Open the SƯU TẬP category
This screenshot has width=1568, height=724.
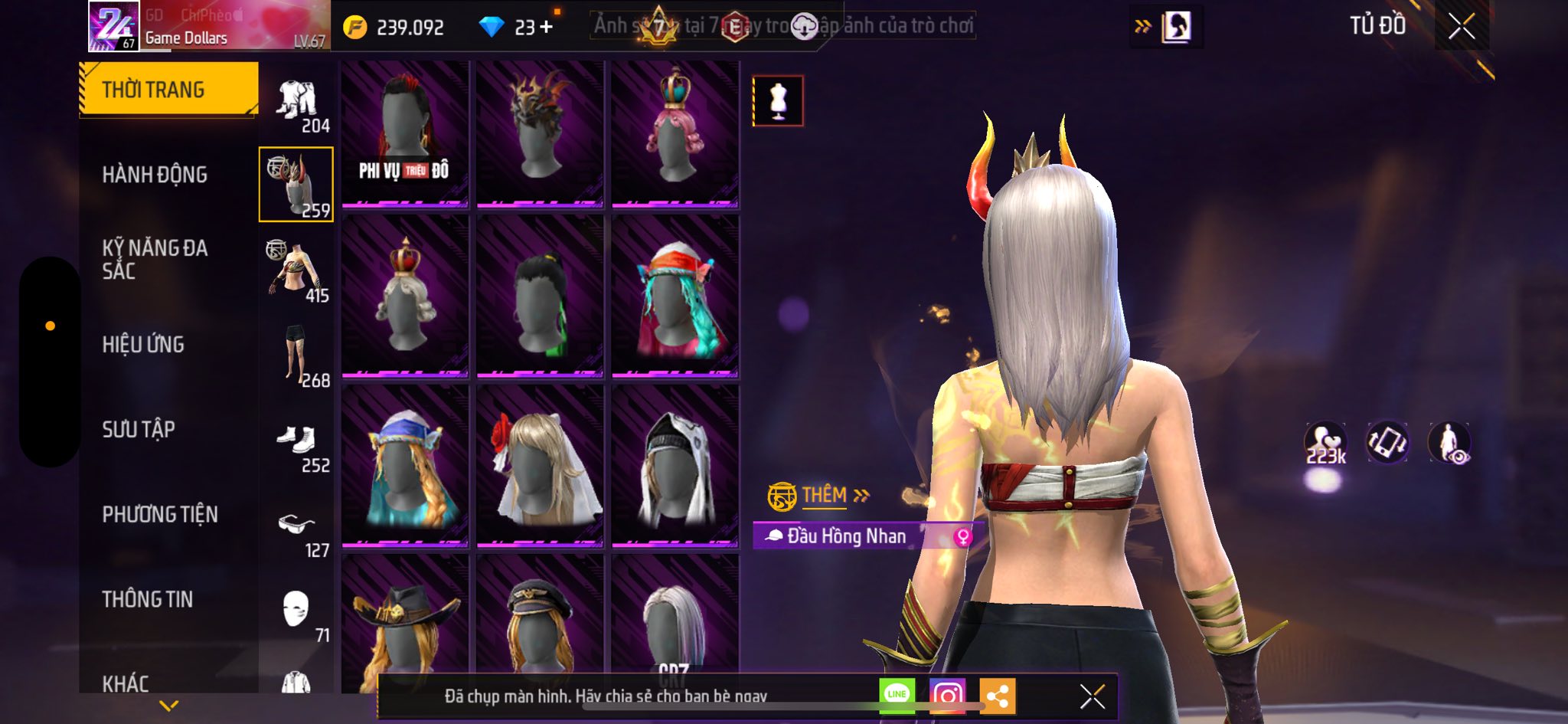click(139, 430)
